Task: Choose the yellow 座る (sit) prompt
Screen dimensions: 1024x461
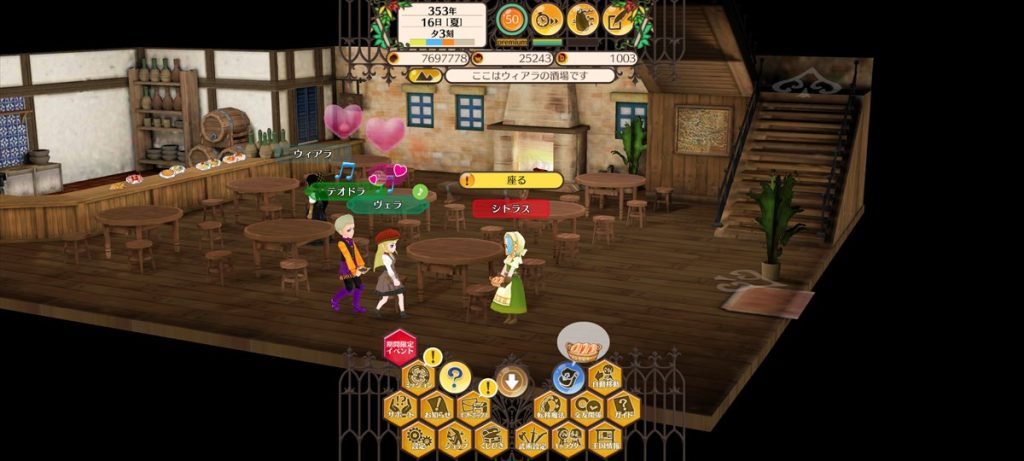Action: 512,180
